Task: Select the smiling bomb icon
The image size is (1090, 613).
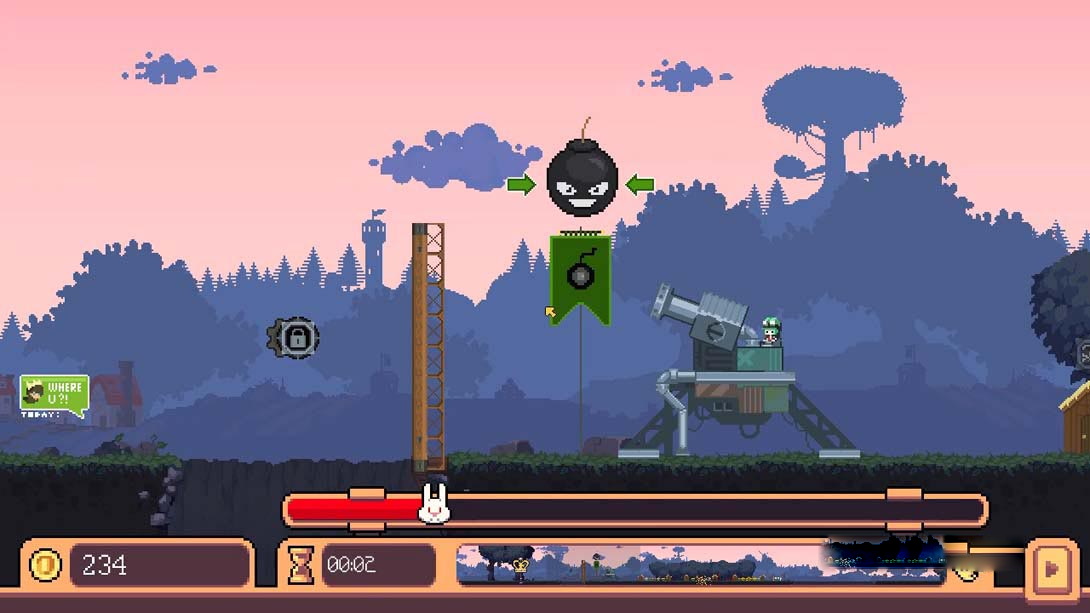Action: click(581, 182)
